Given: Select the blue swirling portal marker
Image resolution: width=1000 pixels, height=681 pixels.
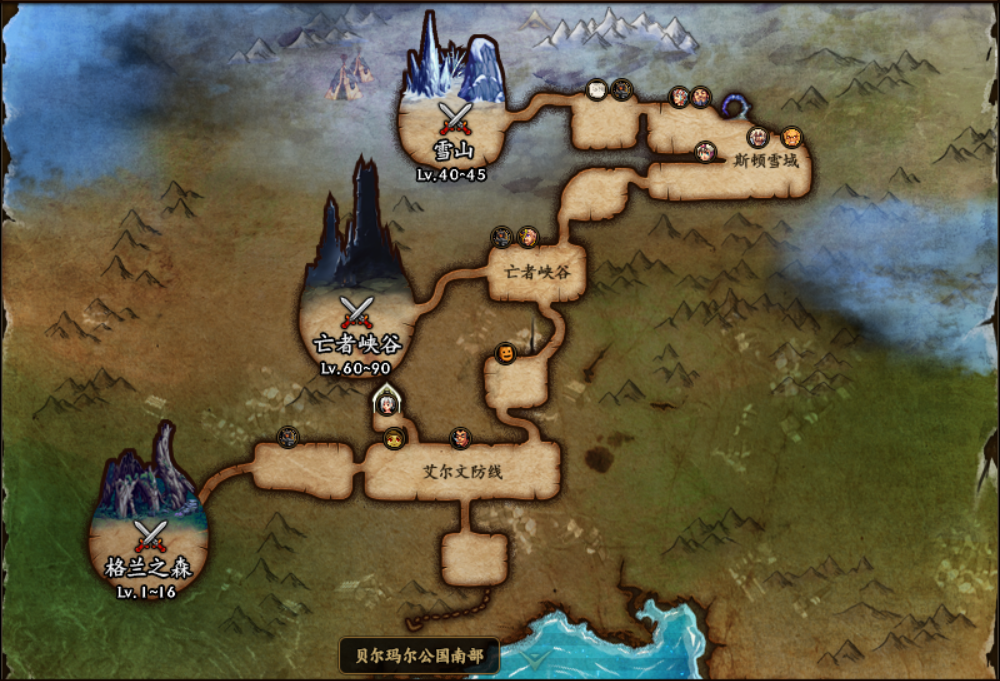Looking at the screenshot, I should point(735,104).
